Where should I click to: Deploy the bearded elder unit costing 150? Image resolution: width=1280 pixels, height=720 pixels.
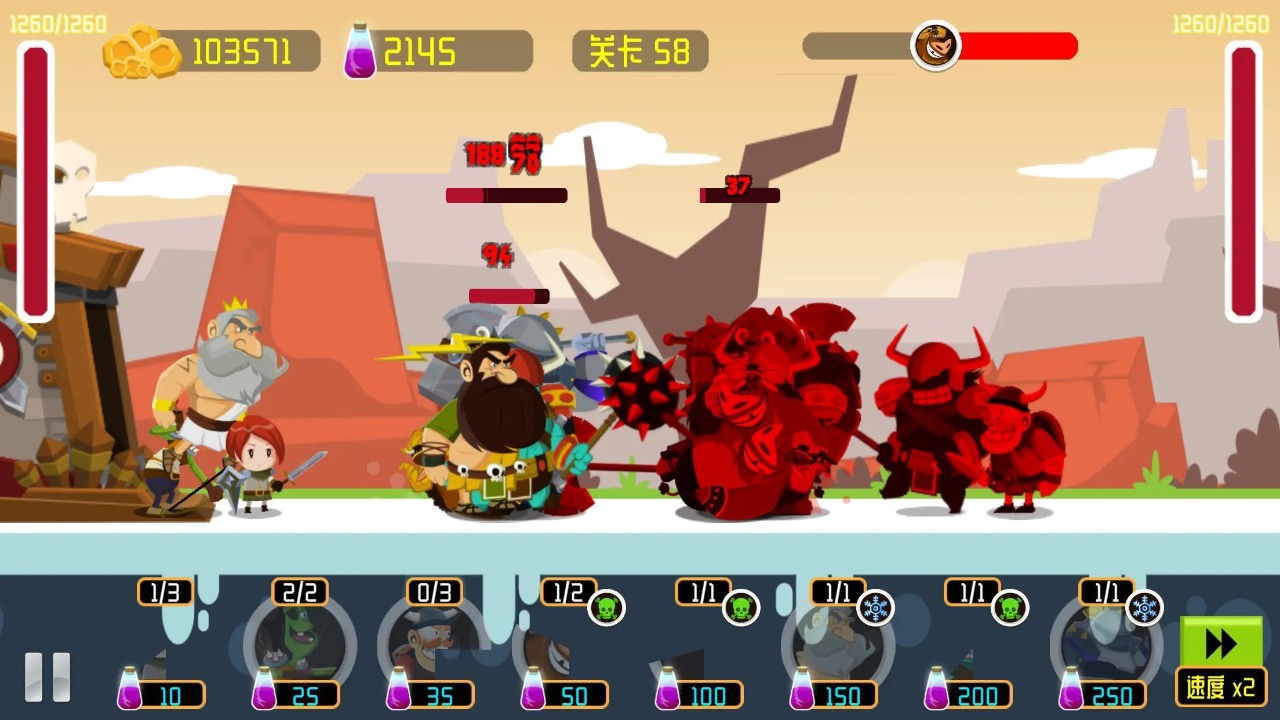[x=837, y=646]
